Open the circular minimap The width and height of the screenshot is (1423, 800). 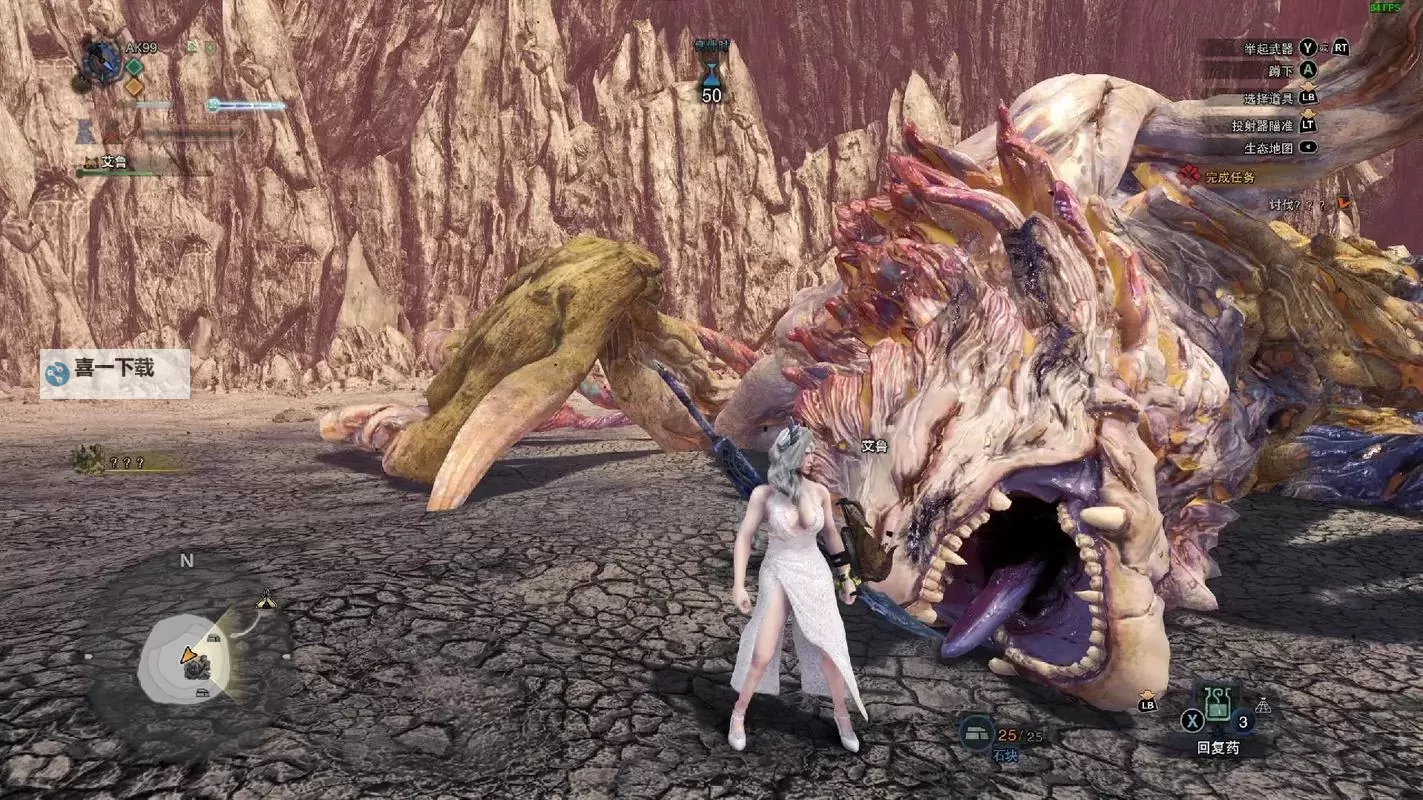coord(190,657)
